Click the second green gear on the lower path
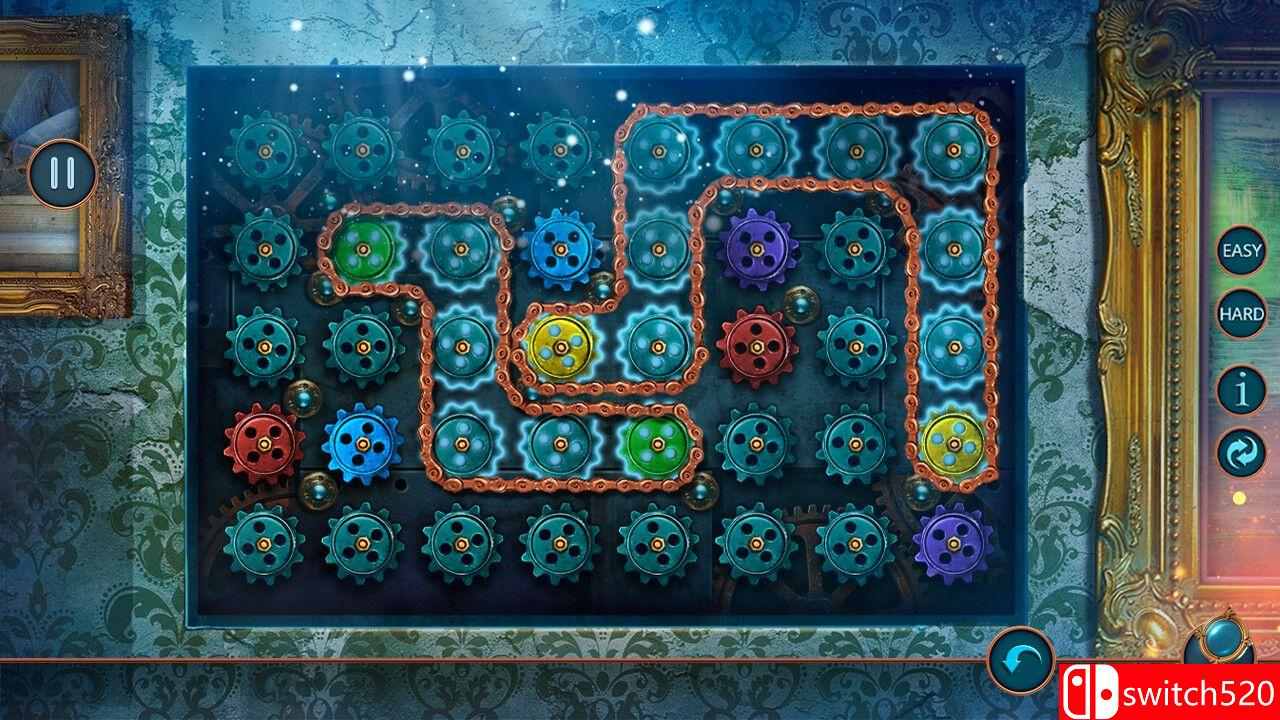 pos(655,444)
